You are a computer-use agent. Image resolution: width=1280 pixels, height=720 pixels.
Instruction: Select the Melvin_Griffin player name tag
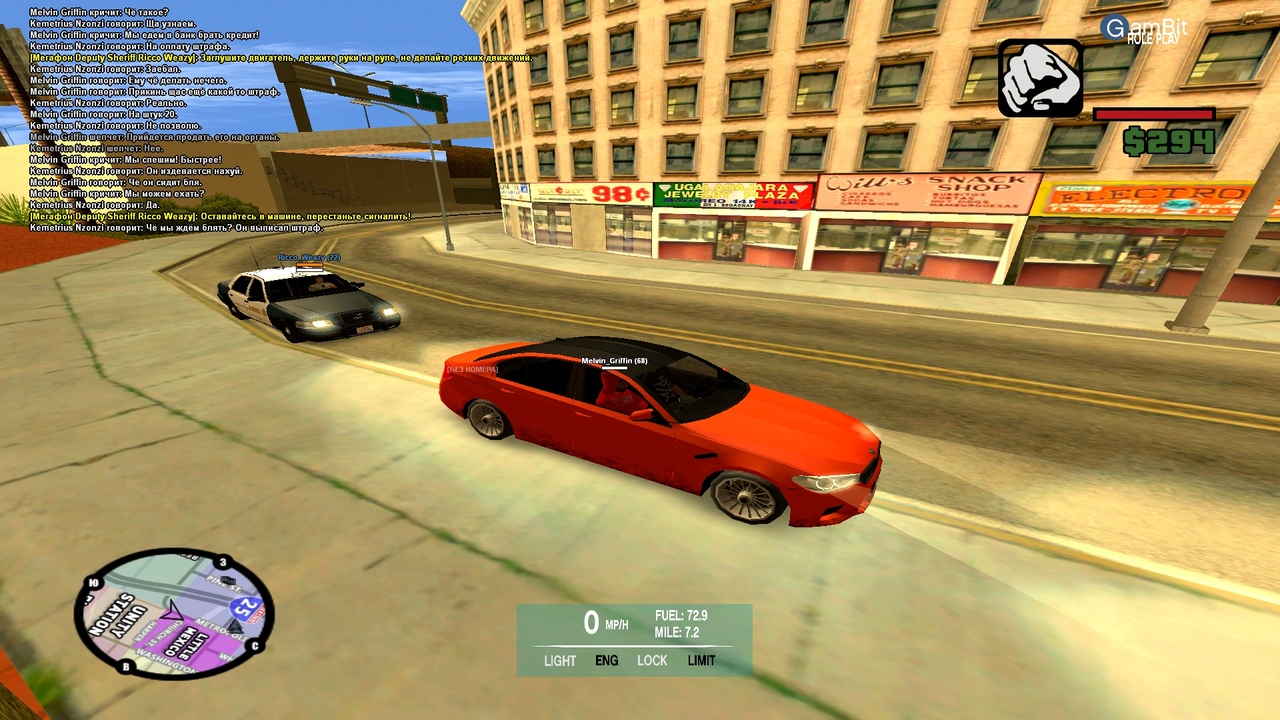(614, 360)
